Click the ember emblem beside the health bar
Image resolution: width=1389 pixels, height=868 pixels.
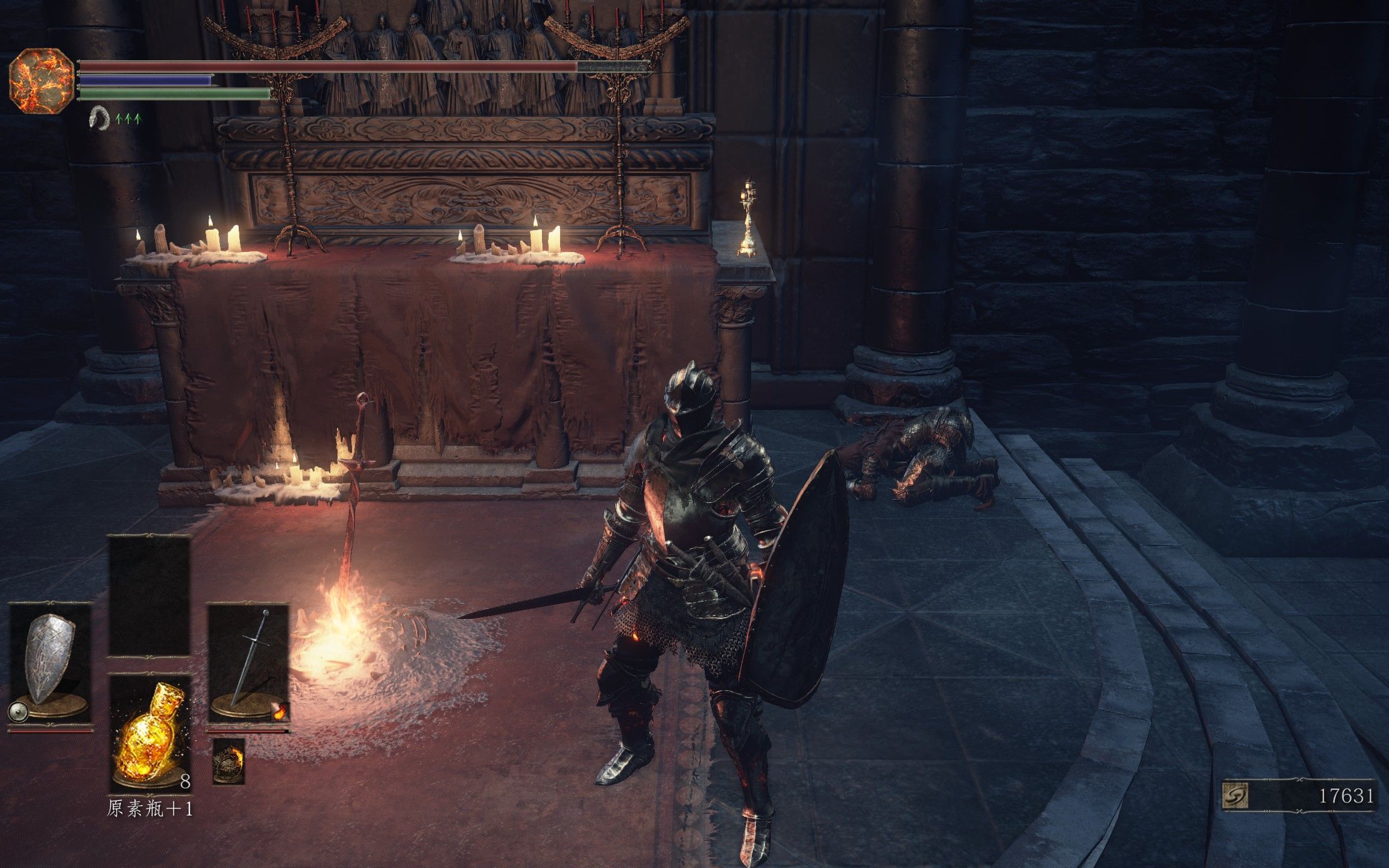pyautogui.click(x=41, y=81)
